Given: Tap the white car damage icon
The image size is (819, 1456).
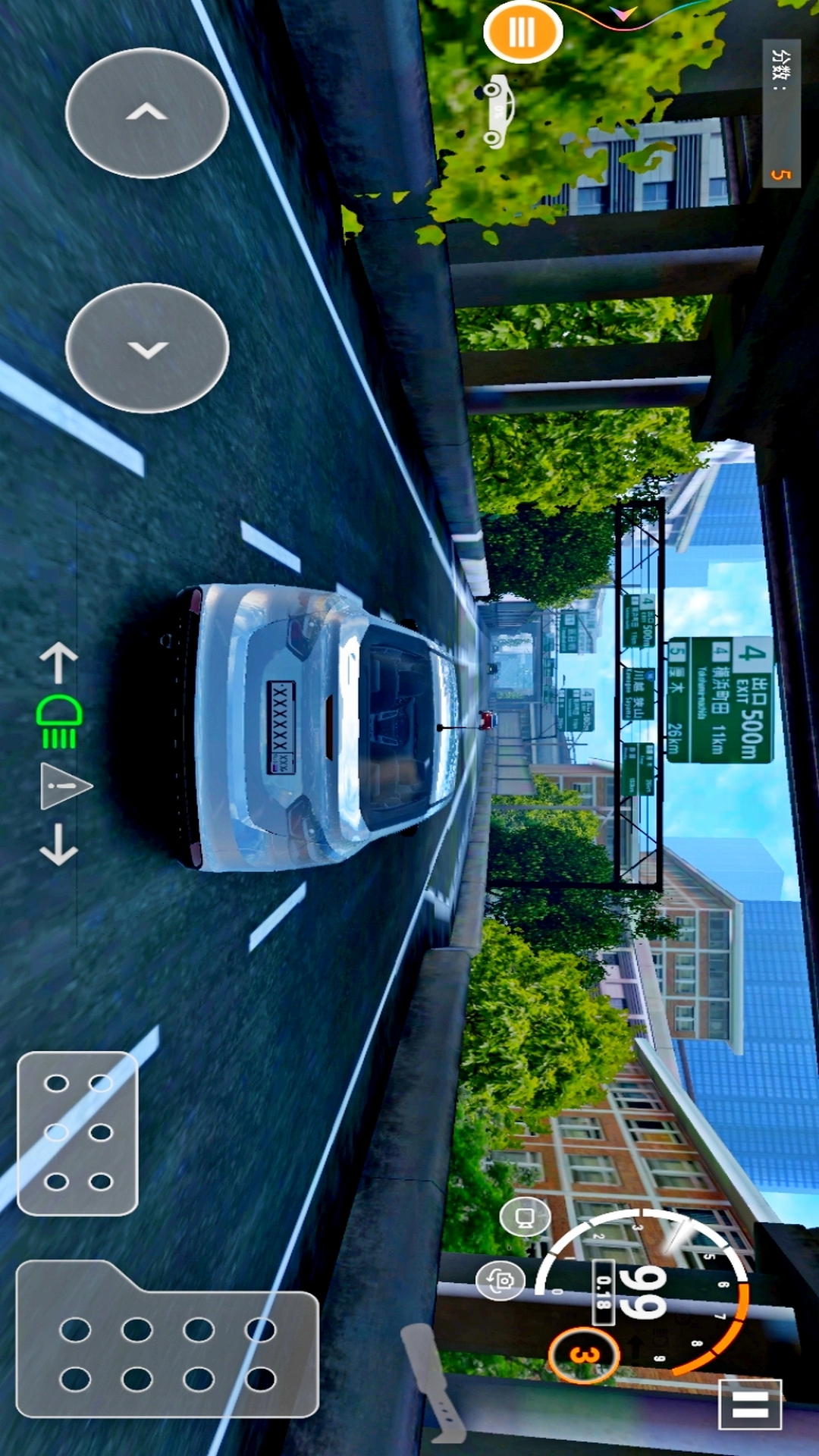Looking at the screenshot, I should point(497,111).
